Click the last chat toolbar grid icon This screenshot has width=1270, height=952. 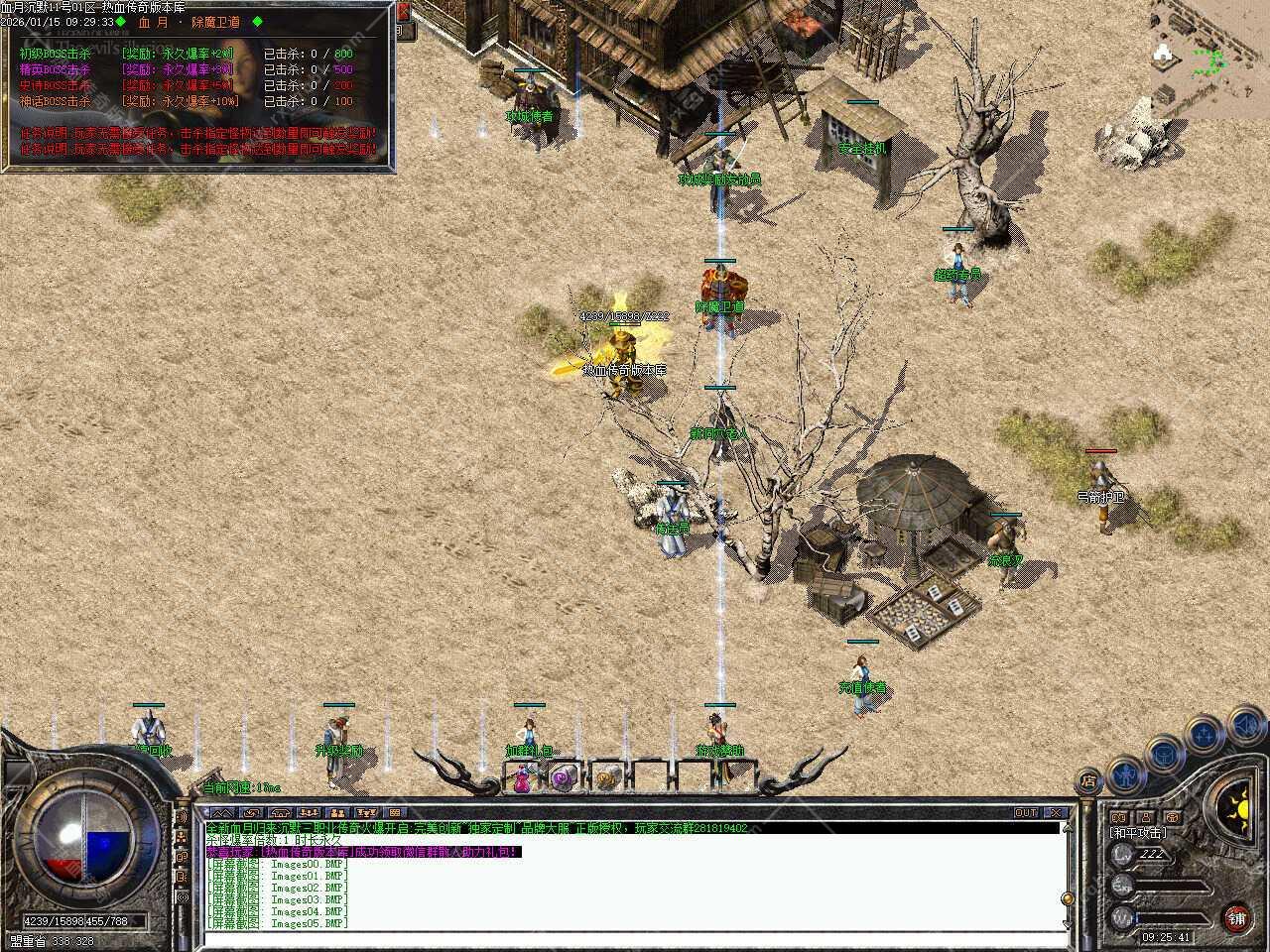394,813
